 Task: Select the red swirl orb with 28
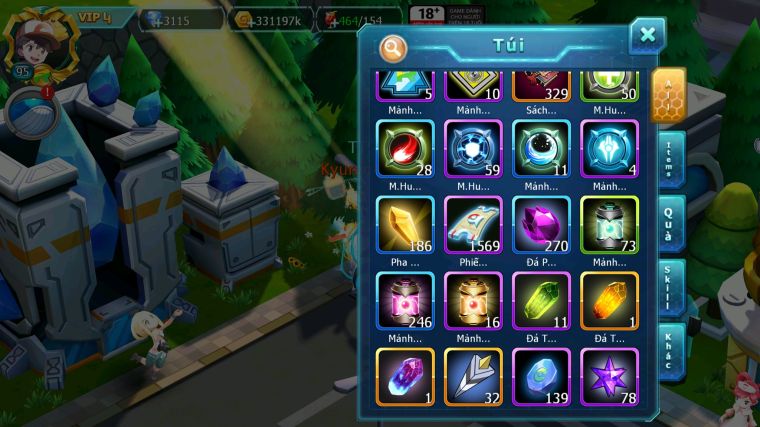[x=405, y=149]
